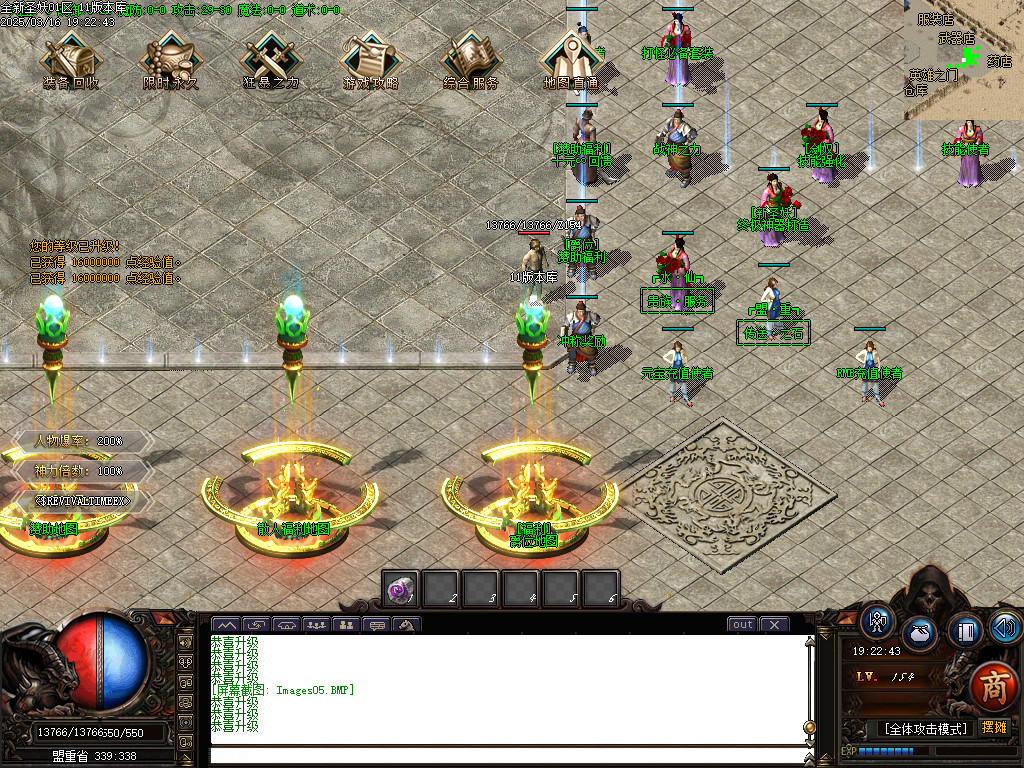Open the 地图直通 map teleport icon
This screenshot has width=1024, height=768.
[x=570, y=58]
